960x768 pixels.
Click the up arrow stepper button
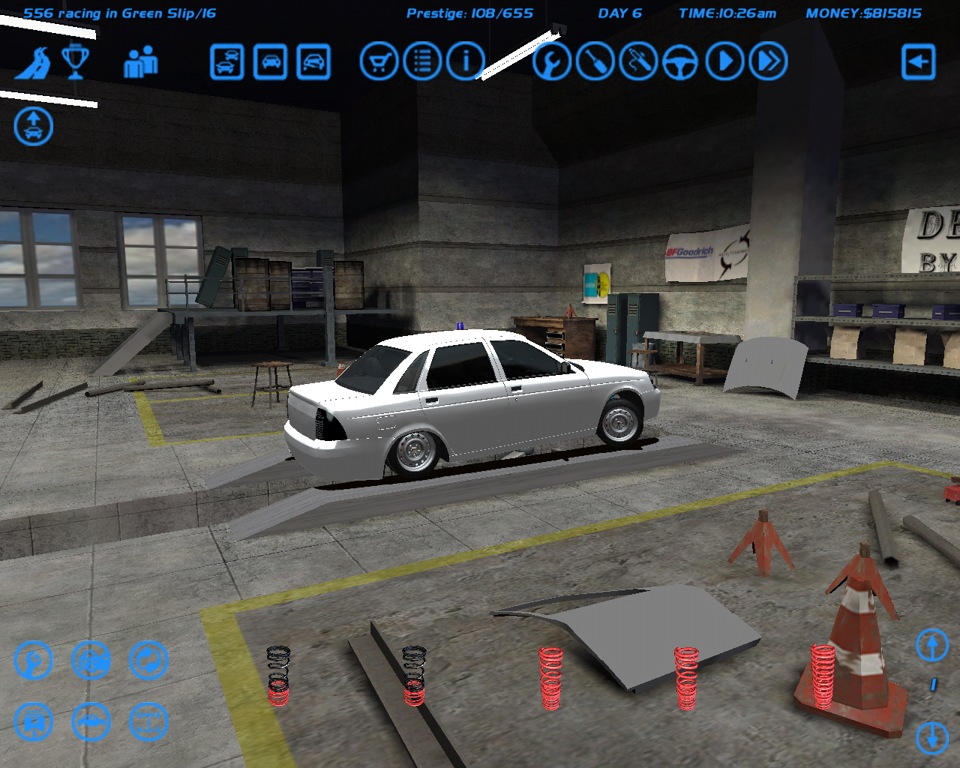point(932,645)
